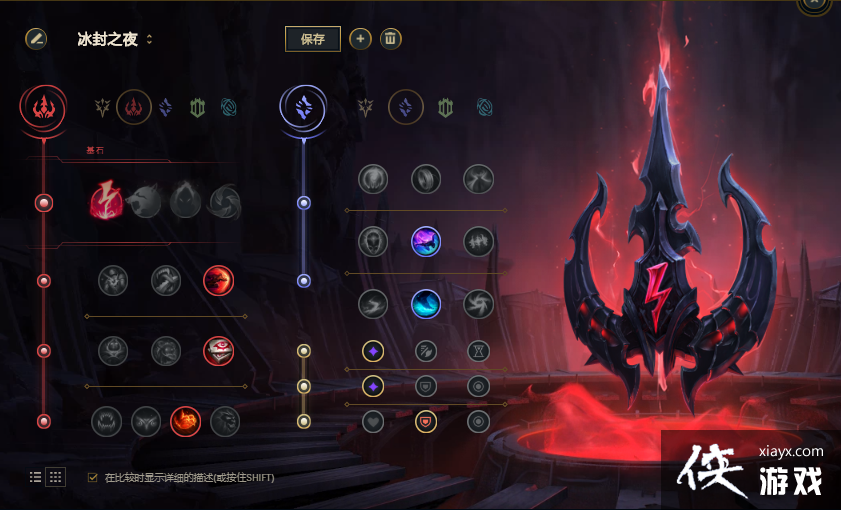Delete the current rune page
This screenshot has width=841, height=510.
click(391, 39)
